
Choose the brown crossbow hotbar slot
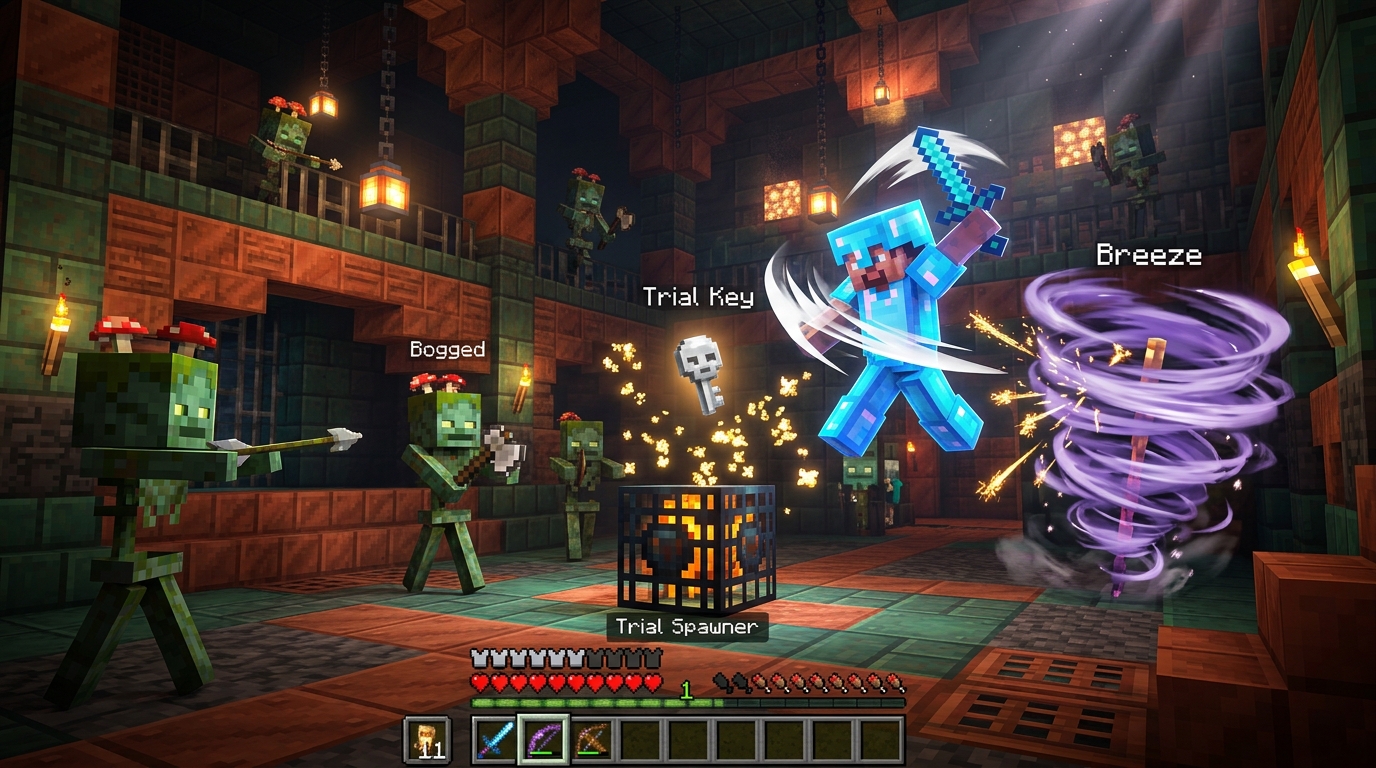(592, 740)
